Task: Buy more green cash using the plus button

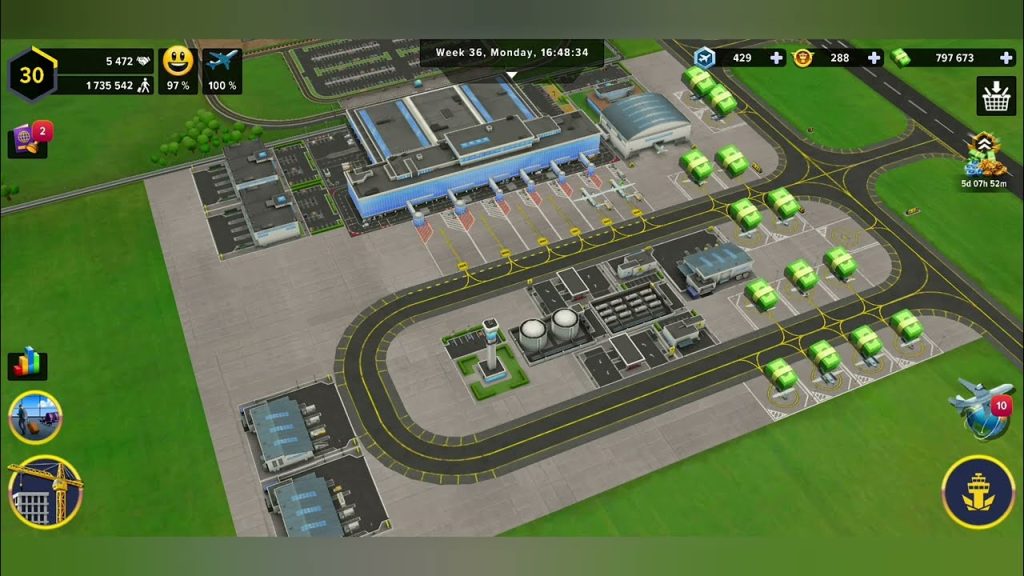Action: [1005, 58]
